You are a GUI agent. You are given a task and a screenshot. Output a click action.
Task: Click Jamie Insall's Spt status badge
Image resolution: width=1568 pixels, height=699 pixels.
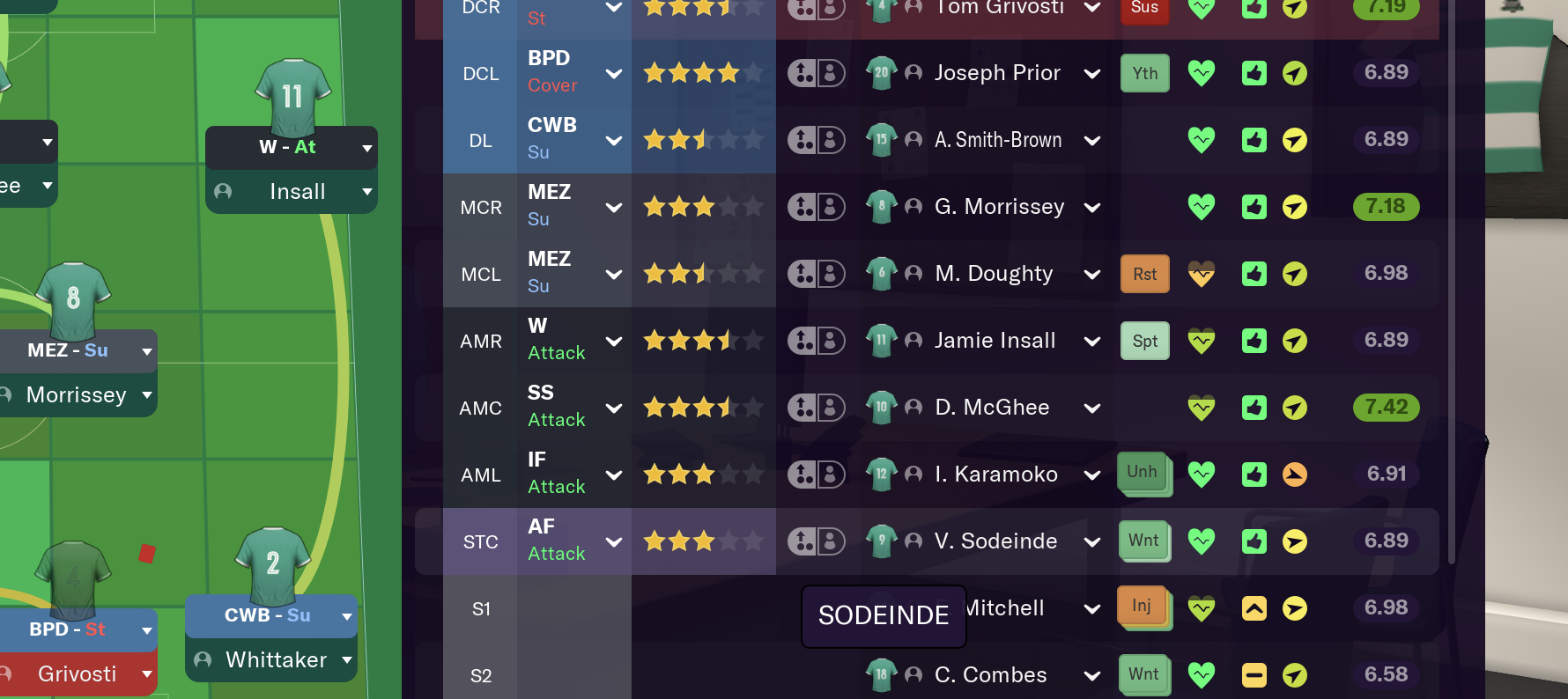(1144, 341)
